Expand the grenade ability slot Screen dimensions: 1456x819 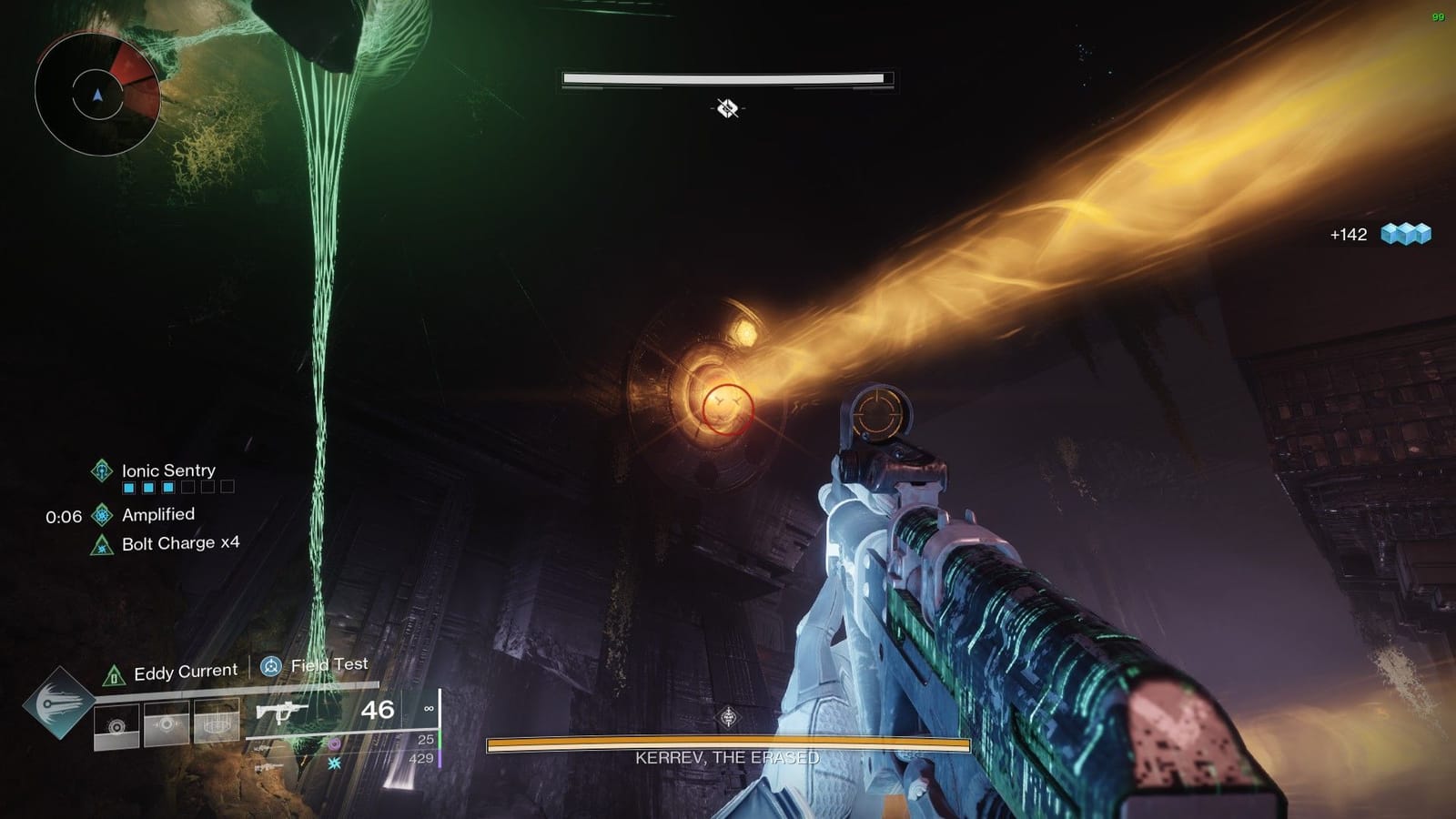tap(116, 725)
